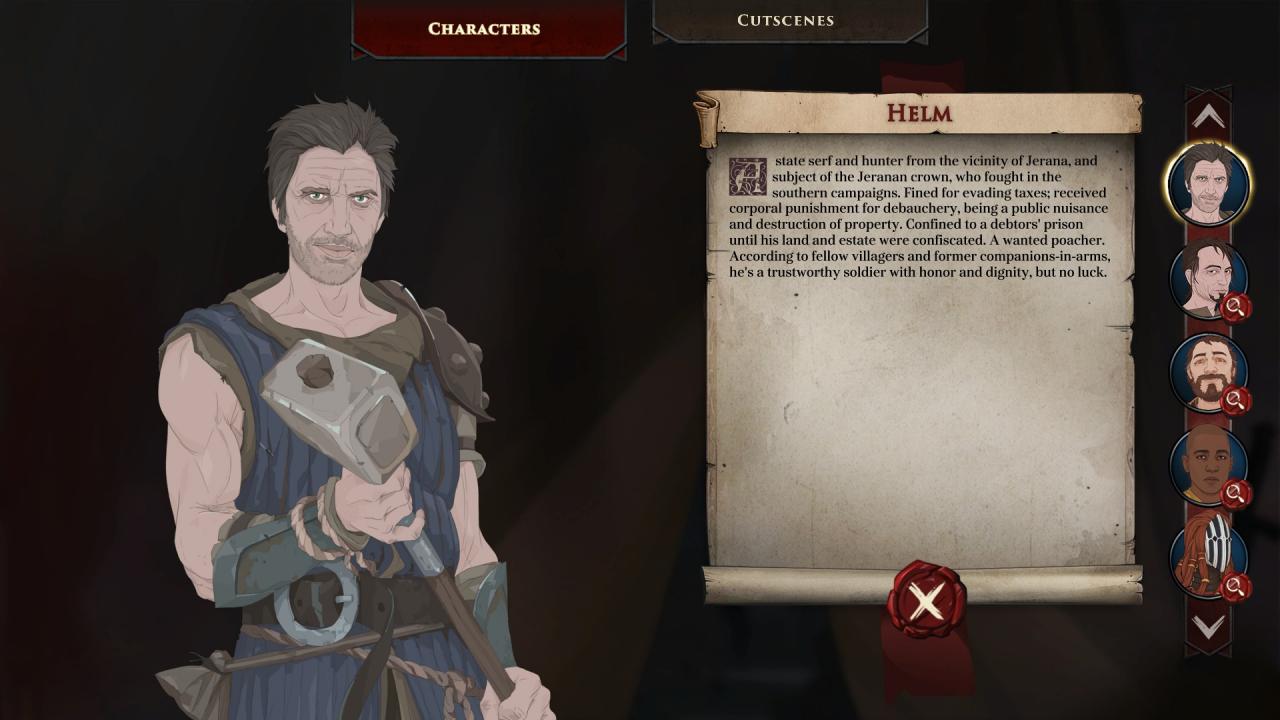The width and height of the screenshot is (1280, 720).
Task: Select Helm's highlighted portrait
Action: tap(1208, 185)
